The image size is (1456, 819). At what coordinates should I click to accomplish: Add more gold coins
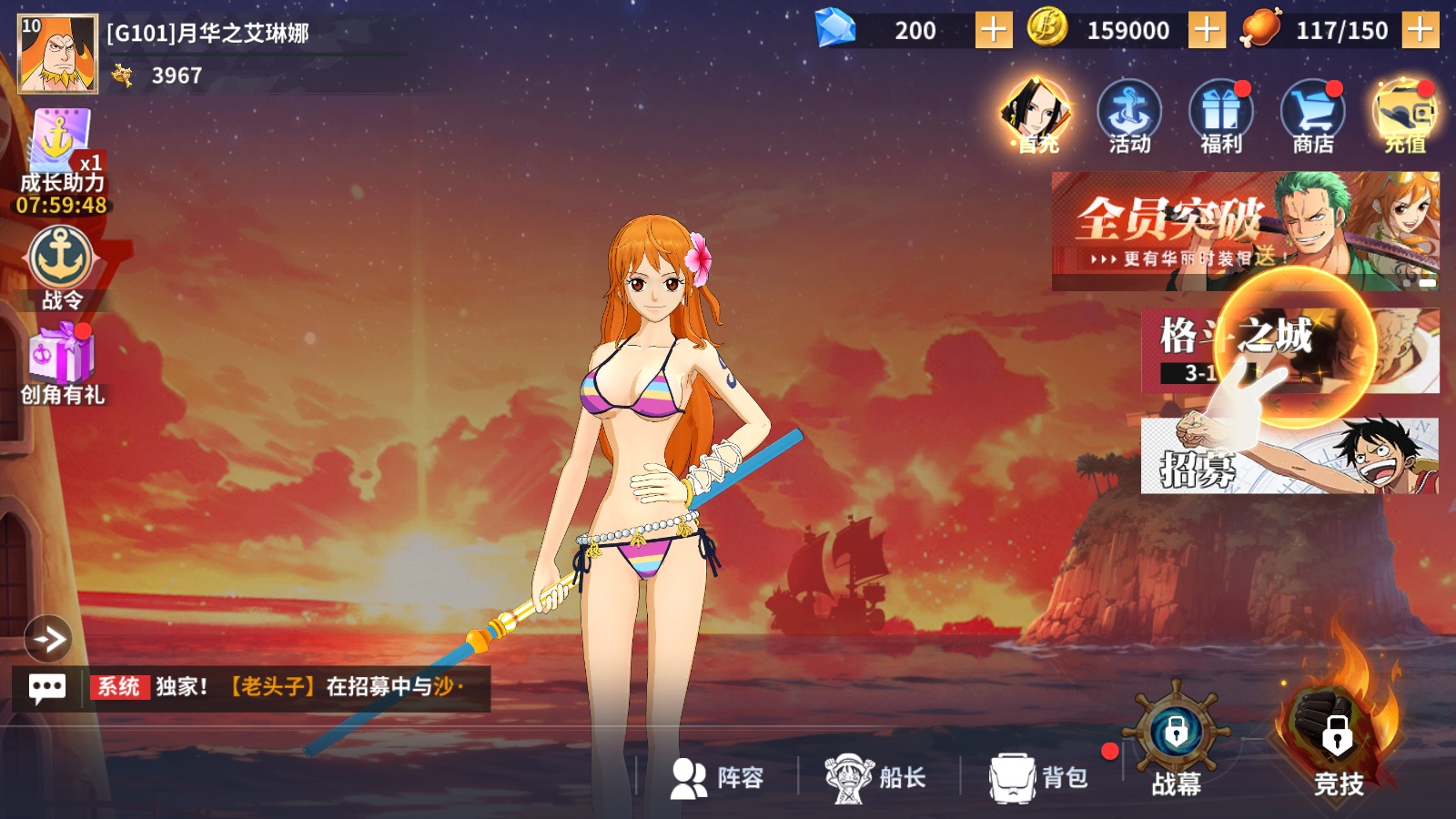(1207, 30)
